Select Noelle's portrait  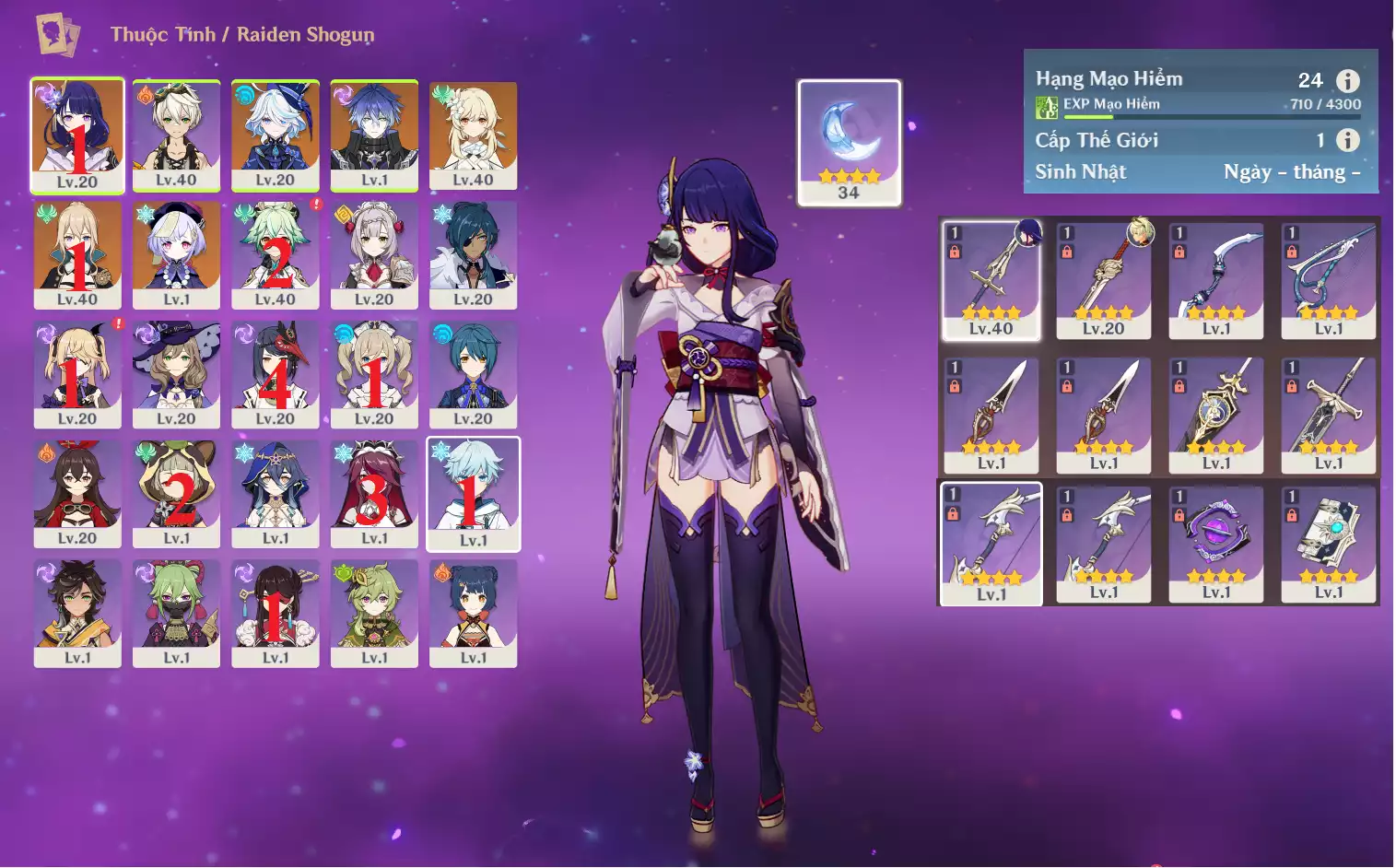pyautogui.click(x=374, y=254)
